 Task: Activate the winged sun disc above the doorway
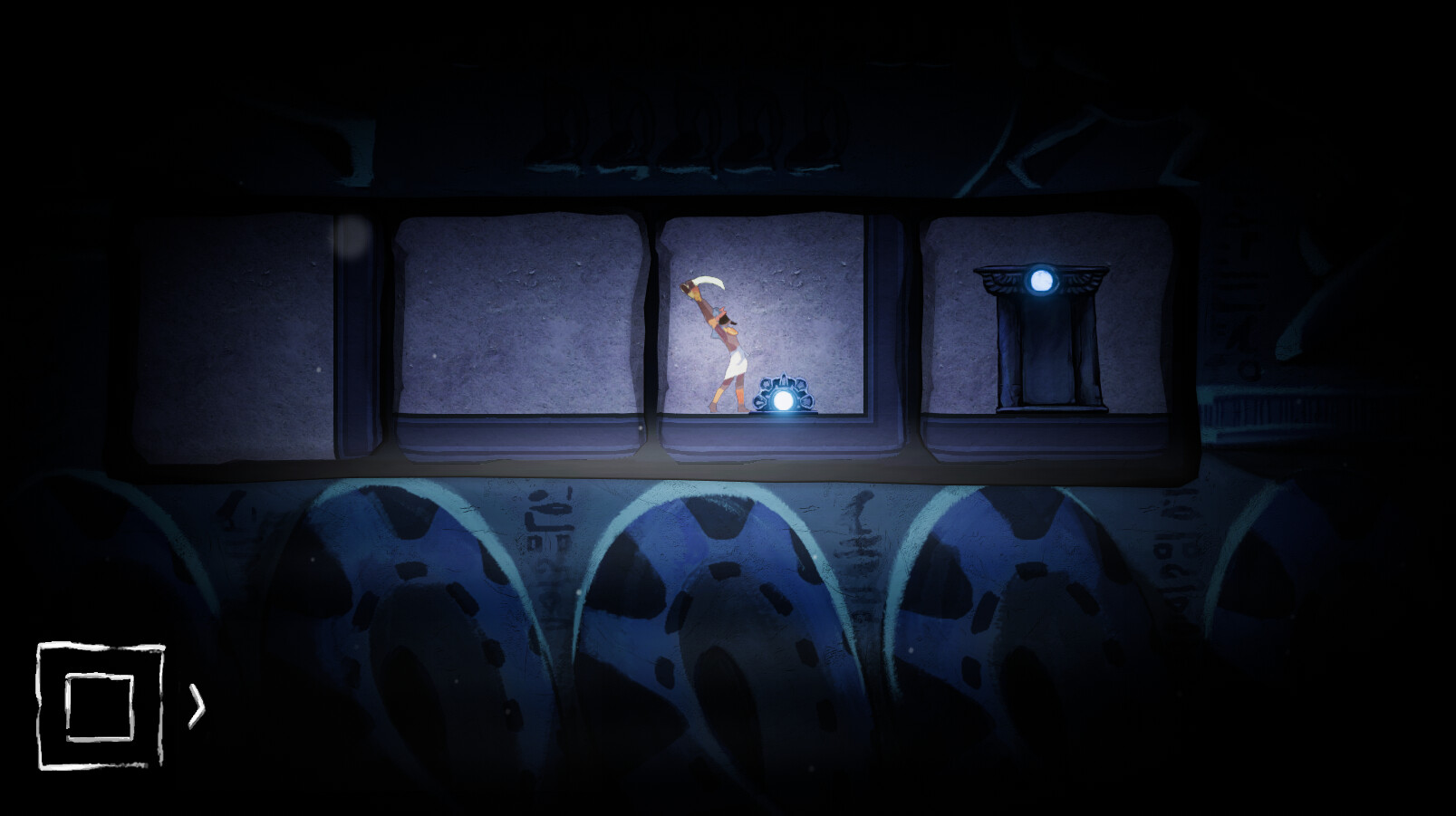coord(1040,282)
